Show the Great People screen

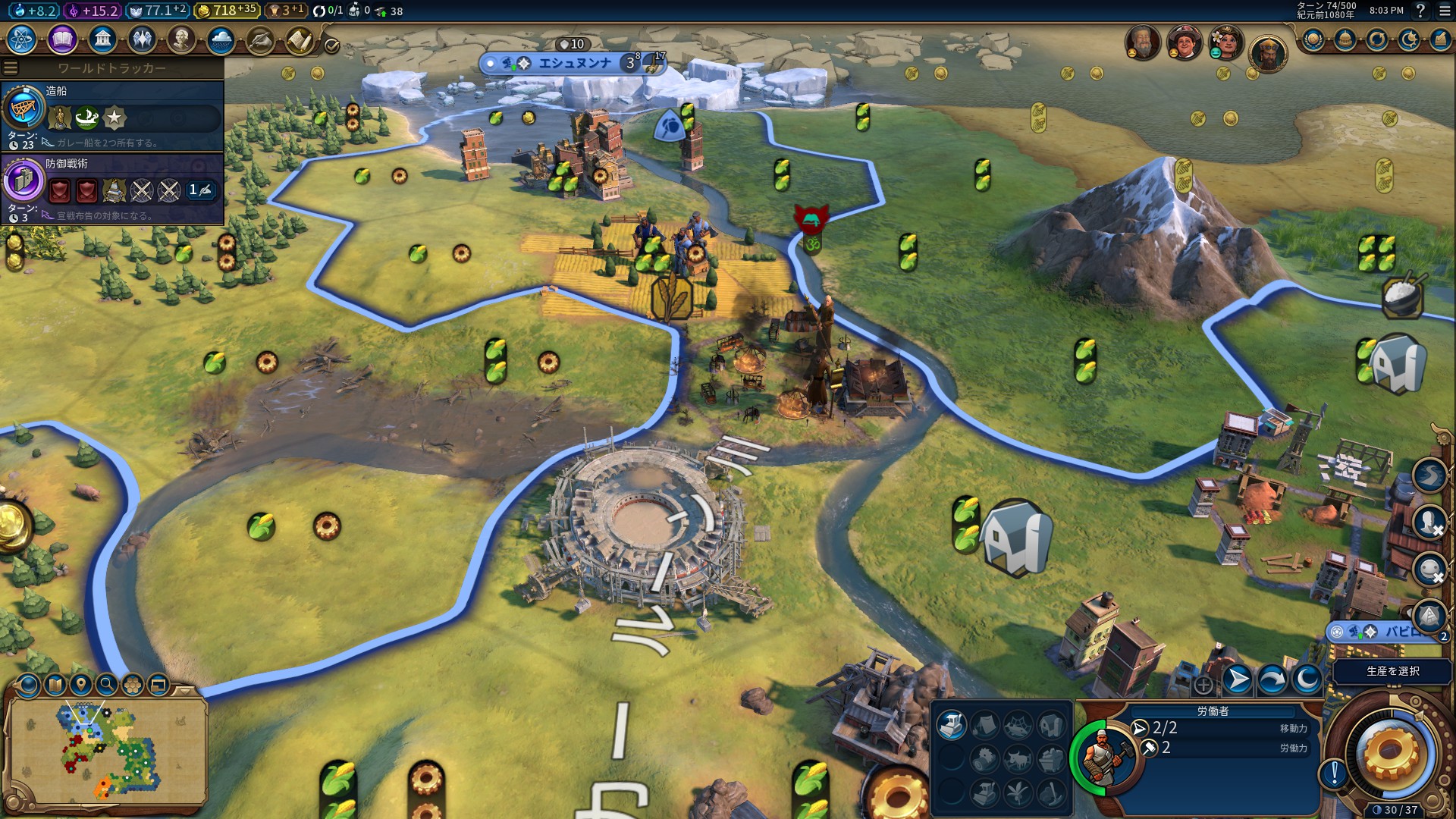(x=181, y=39)
